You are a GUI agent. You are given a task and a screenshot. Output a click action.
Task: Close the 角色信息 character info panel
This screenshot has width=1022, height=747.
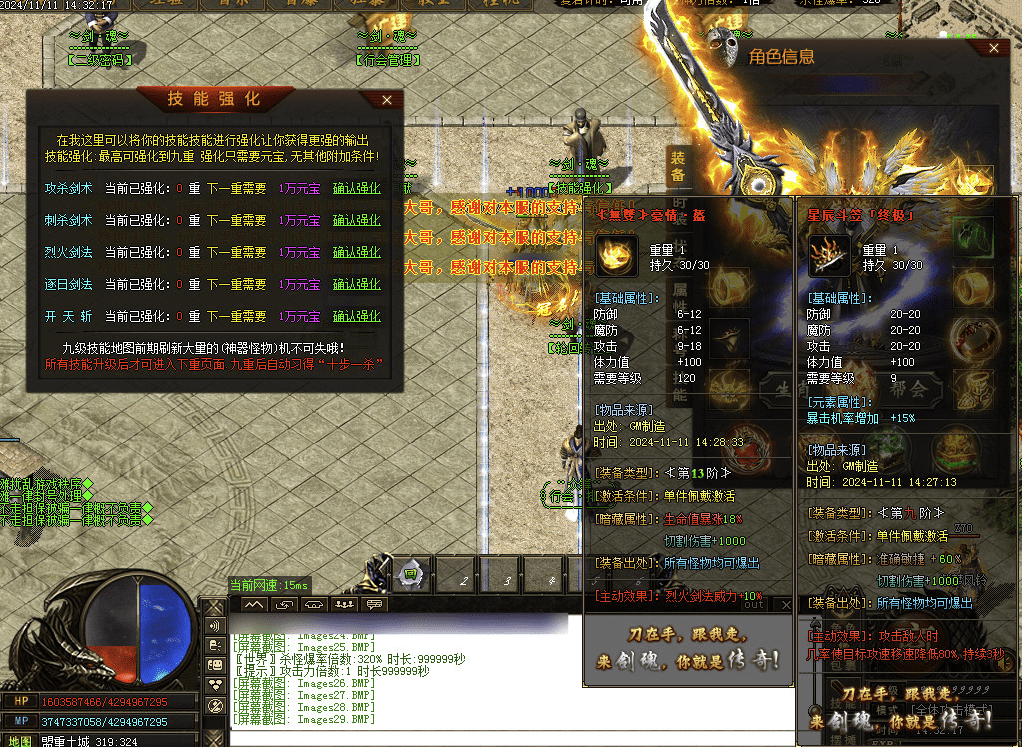[x=993, y=47]
